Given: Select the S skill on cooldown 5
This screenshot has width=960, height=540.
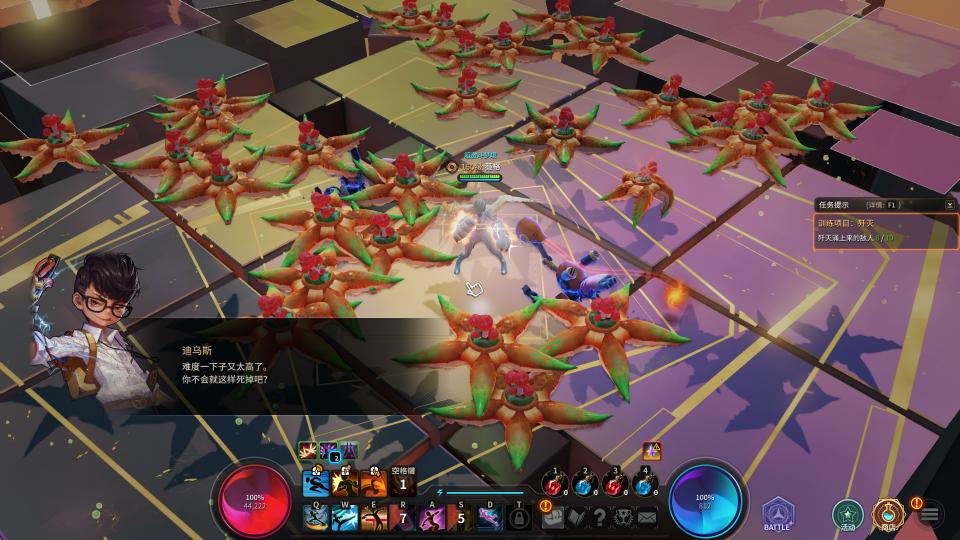Looking at the screenshot, I should pyautogui.click(x=461, y=517).
